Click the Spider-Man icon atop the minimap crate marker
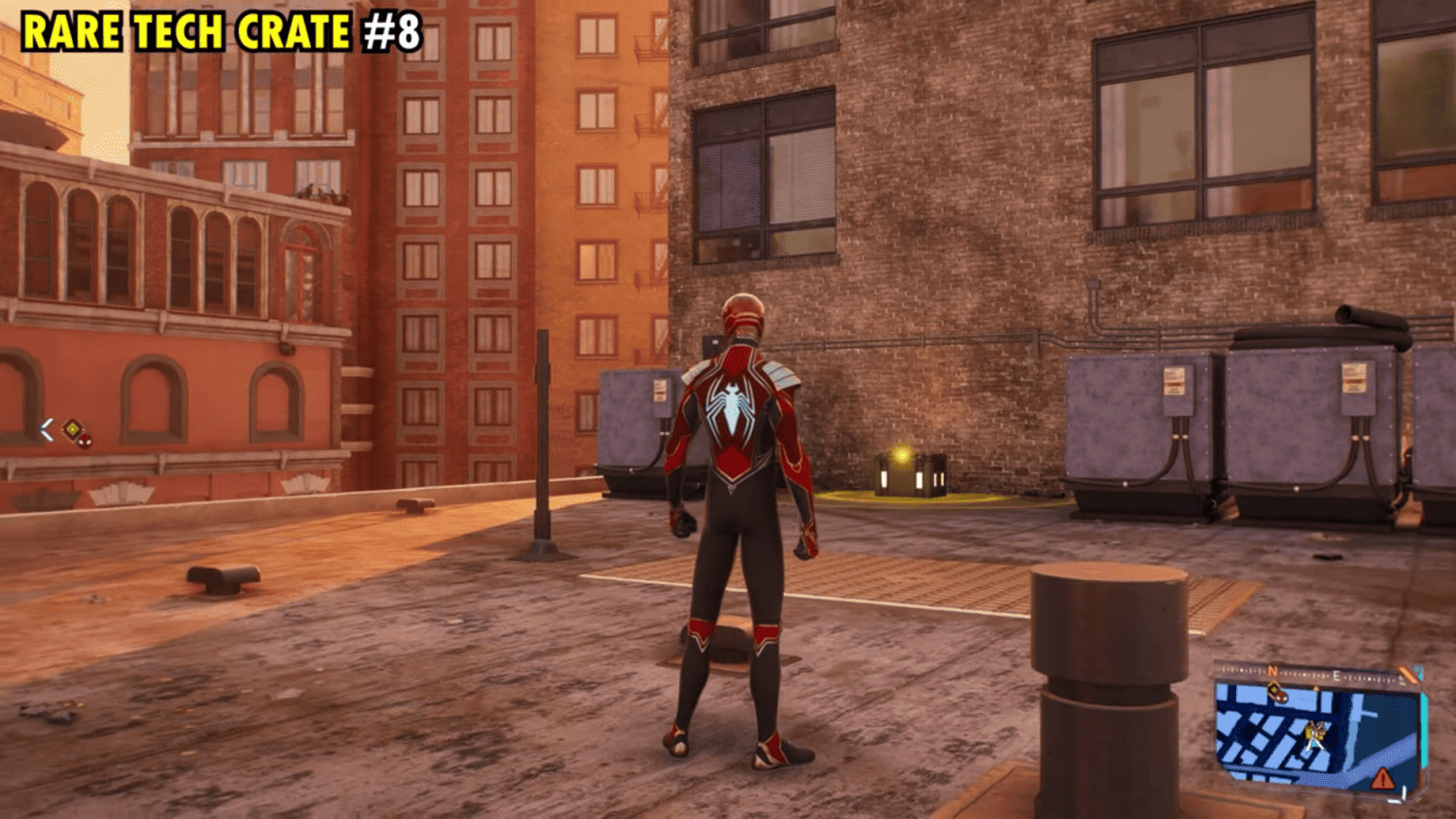Viewport: 1456px width, 819px height. pyautogui.click(x=1283, y=697)
